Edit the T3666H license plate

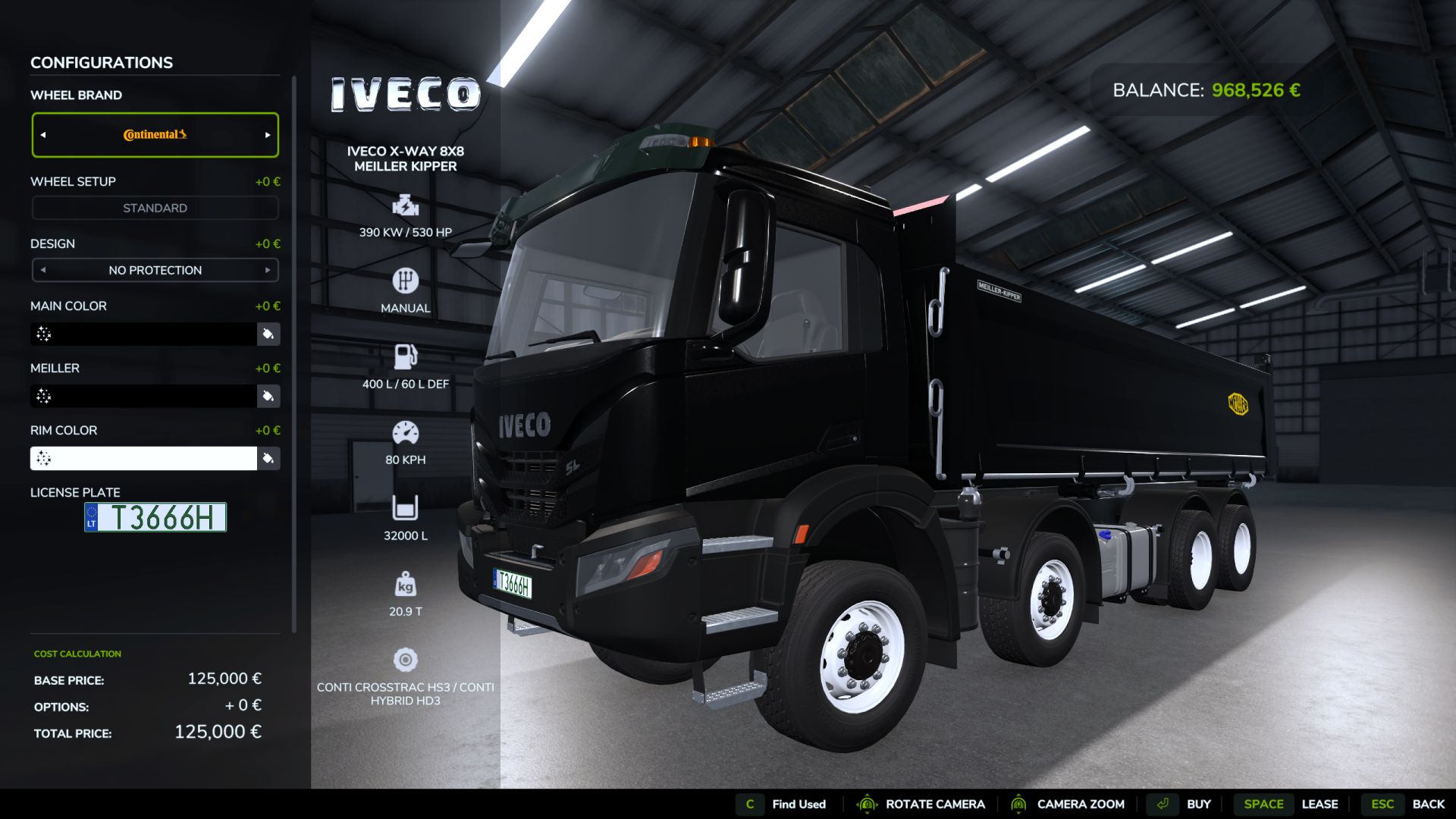pyautogui.click(x=155, y=517)
